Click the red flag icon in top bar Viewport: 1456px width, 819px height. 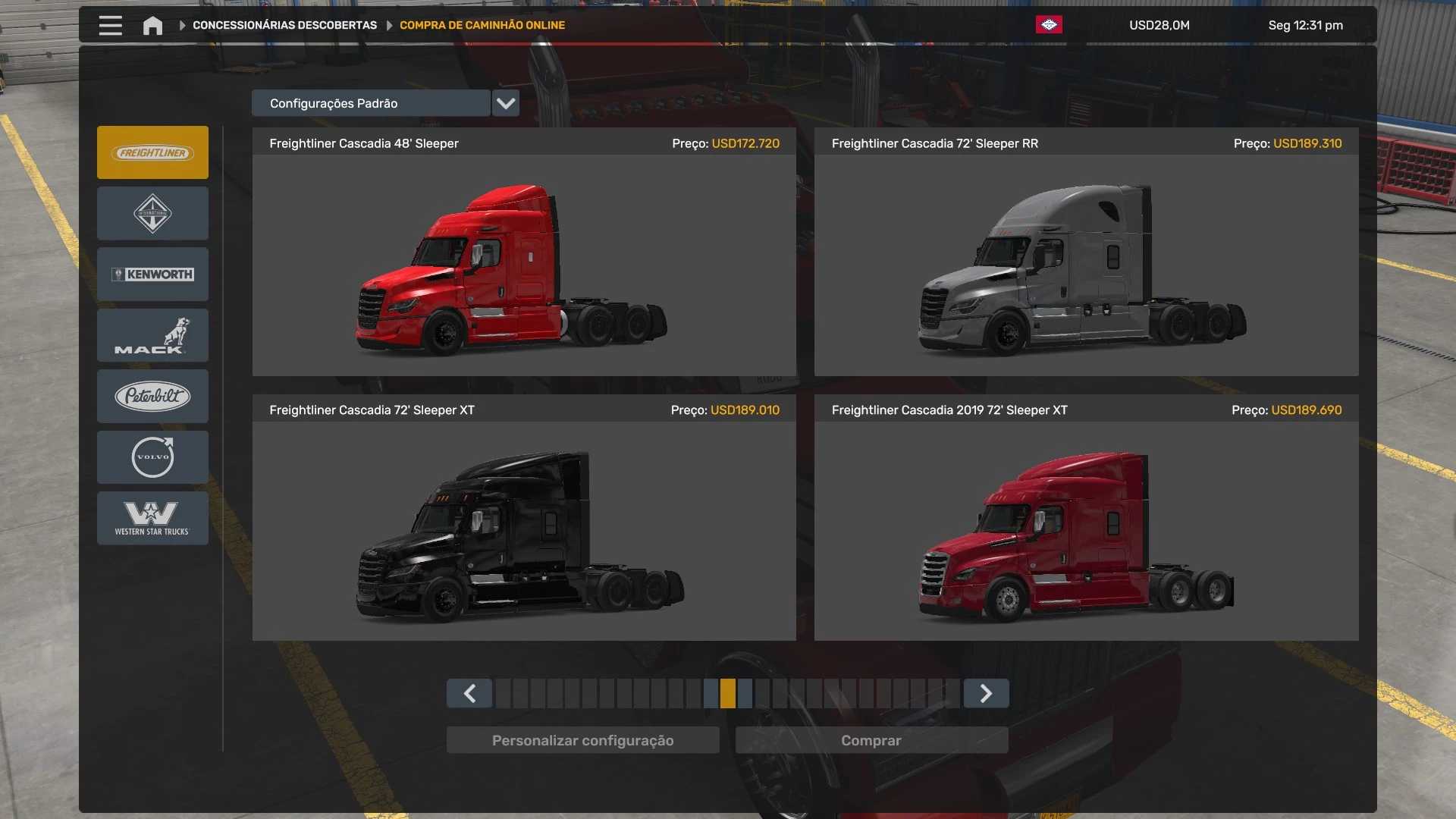pyautogui.click(x=1049, y=25)
